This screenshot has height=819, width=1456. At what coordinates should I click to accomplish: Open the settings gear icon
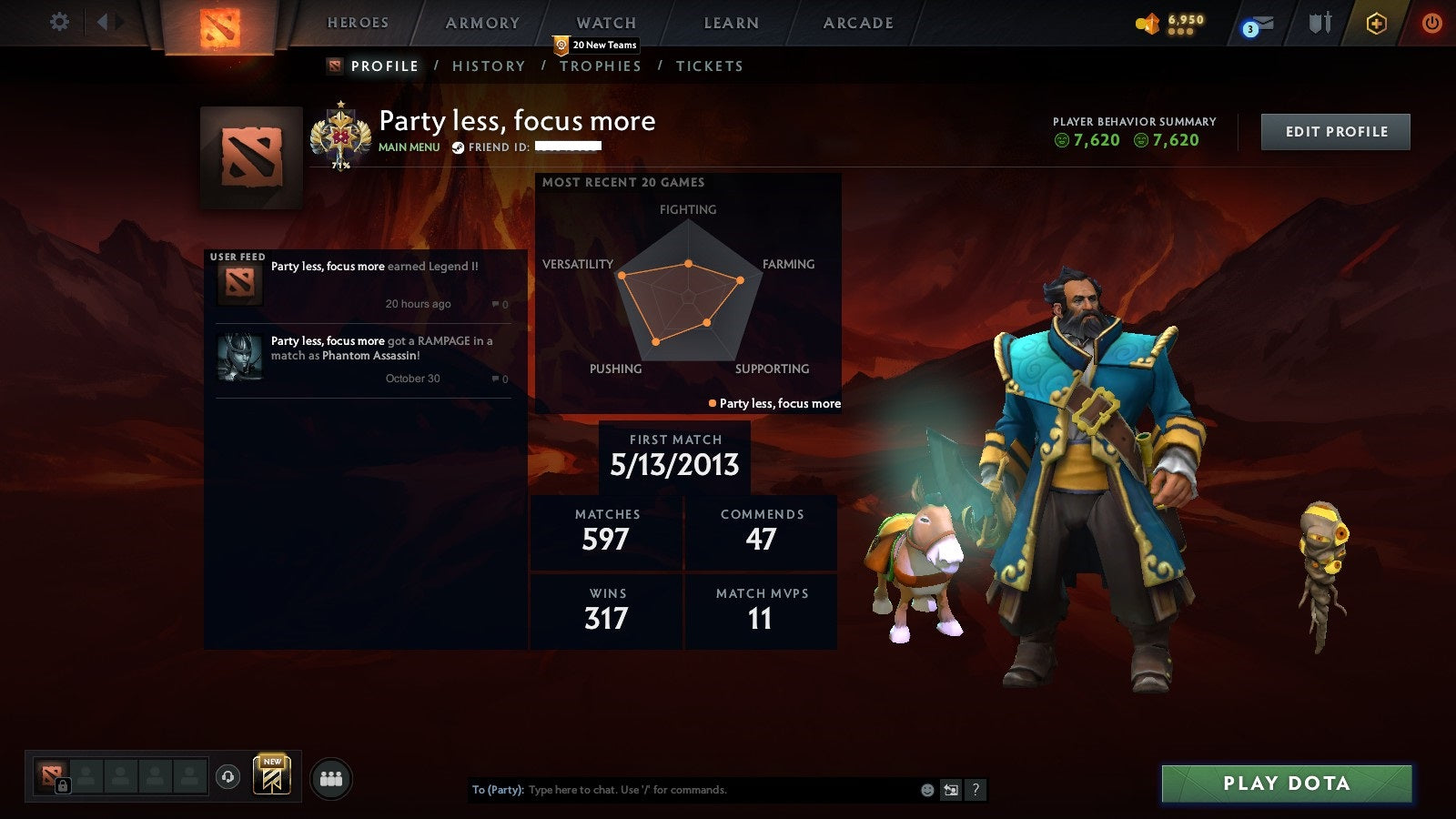60,22
